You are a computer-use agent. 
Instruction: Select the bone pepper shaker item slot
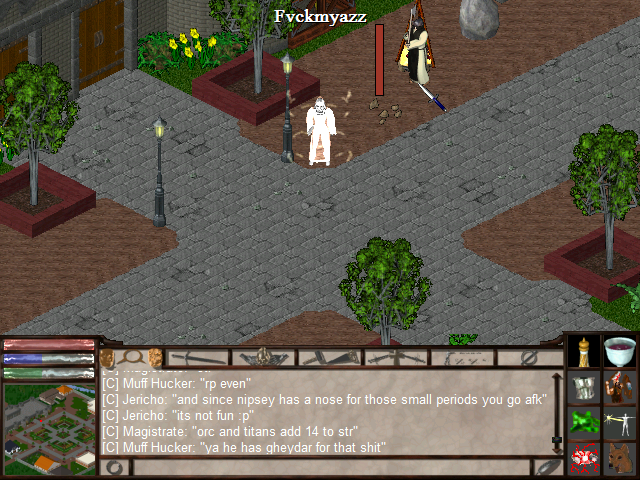[584, 351]
